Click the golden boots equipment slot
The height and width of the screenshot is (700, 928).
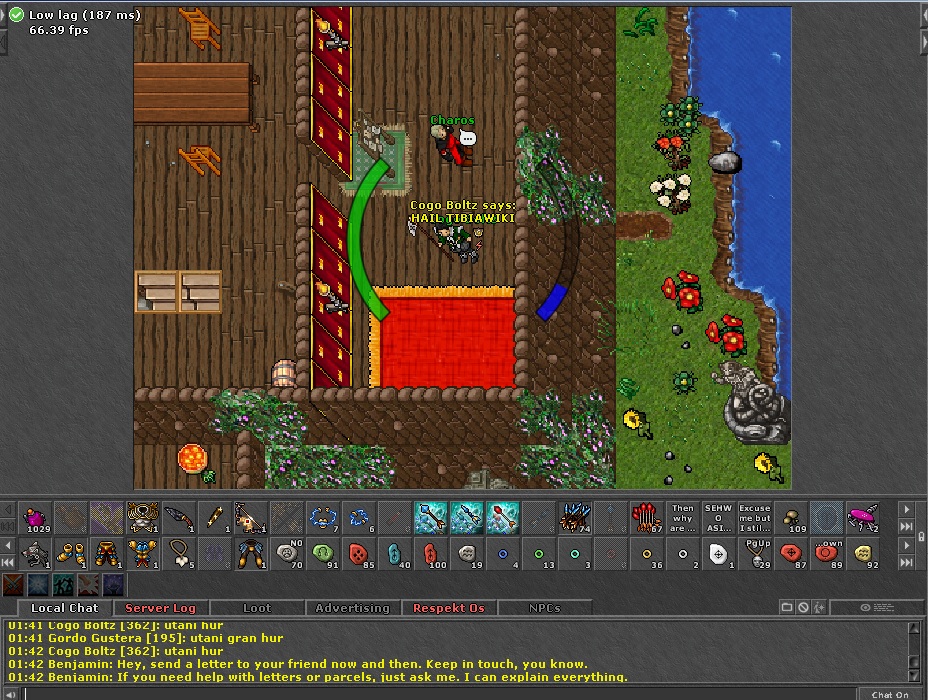click(73, 553)
